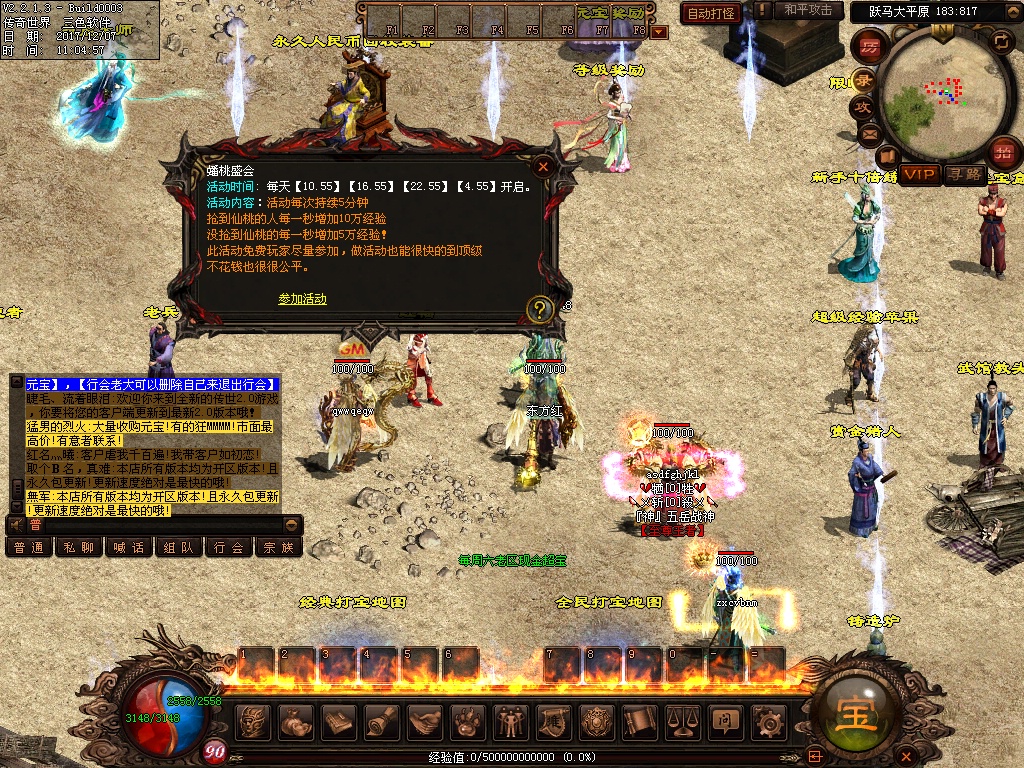Switch the 和平攻击 attack mode
The width and height of the screenshot is (1024, 768).
[x=807, y=10]
